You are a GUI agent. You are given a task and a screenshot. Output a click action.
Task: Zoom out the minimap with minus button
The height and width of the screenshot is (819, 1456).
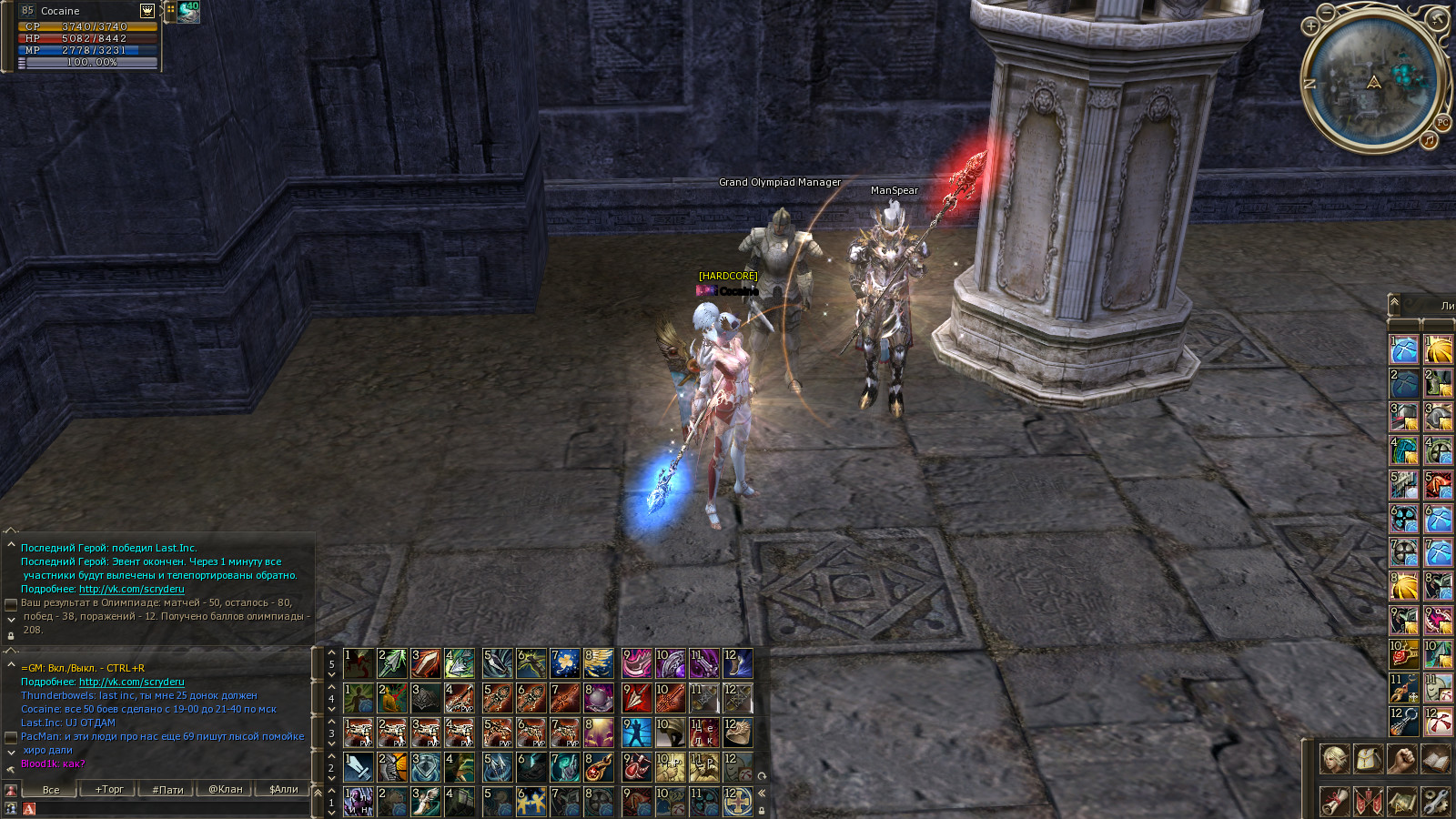[x=1327, y=12]
